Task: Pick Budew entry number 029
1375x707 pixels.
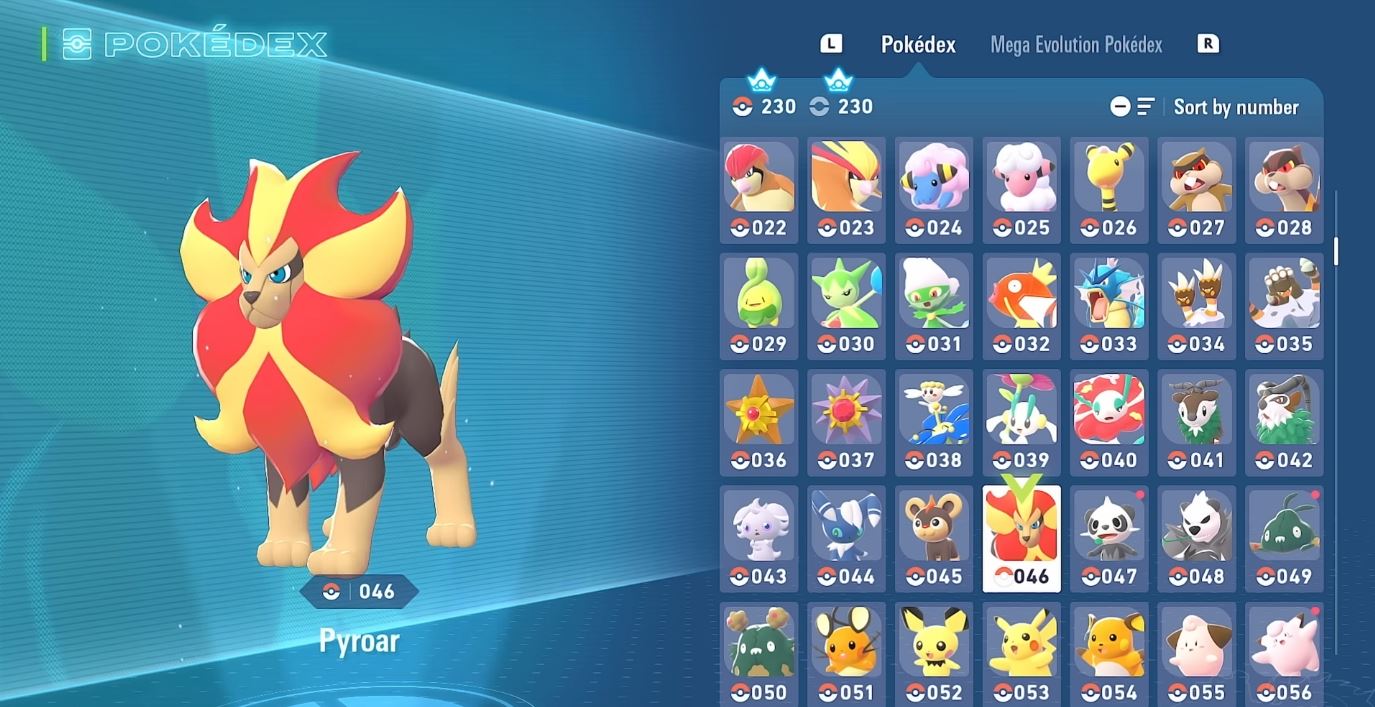Action: (759, 306)
